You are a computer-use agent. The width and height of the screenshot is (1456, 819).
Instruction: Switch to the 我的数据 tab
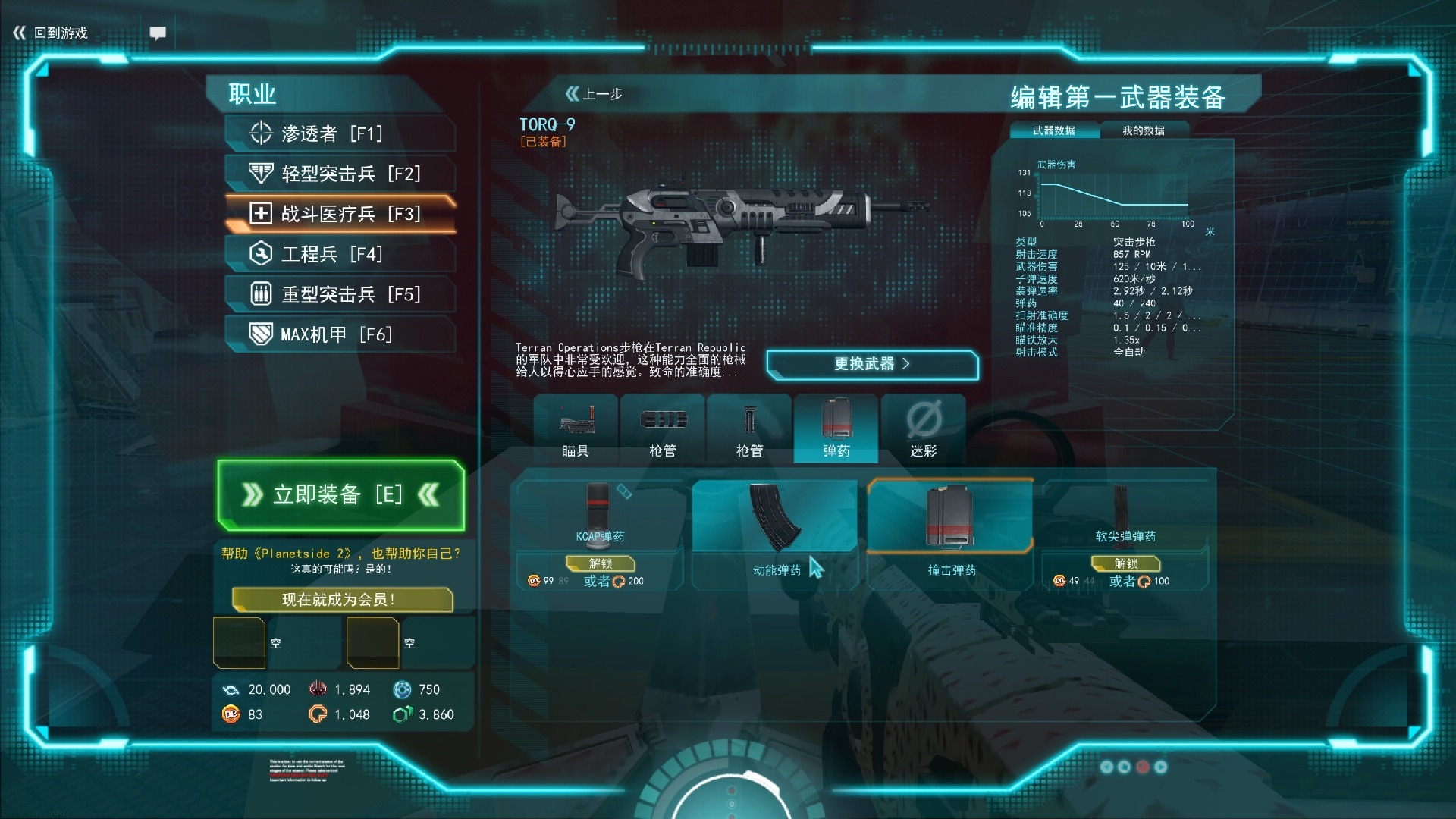(1144, 130)
